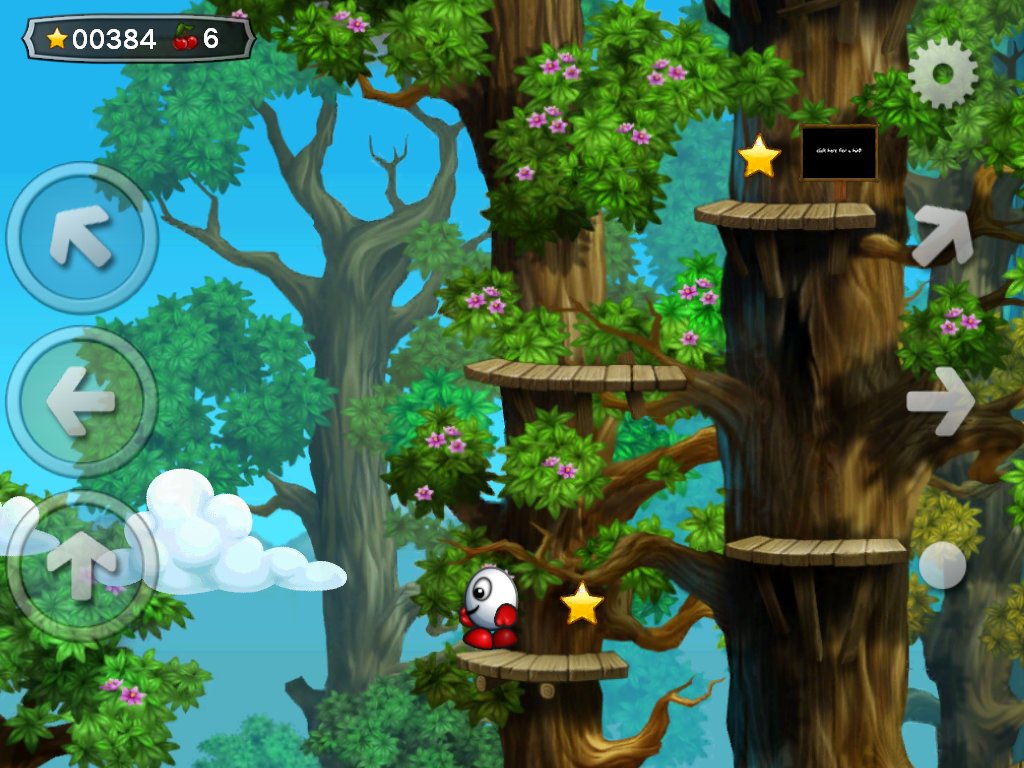The height and width of the screenshot is (768, 1024).
Task: Tap the straight up jump arrow
Action: click(81, 565)
